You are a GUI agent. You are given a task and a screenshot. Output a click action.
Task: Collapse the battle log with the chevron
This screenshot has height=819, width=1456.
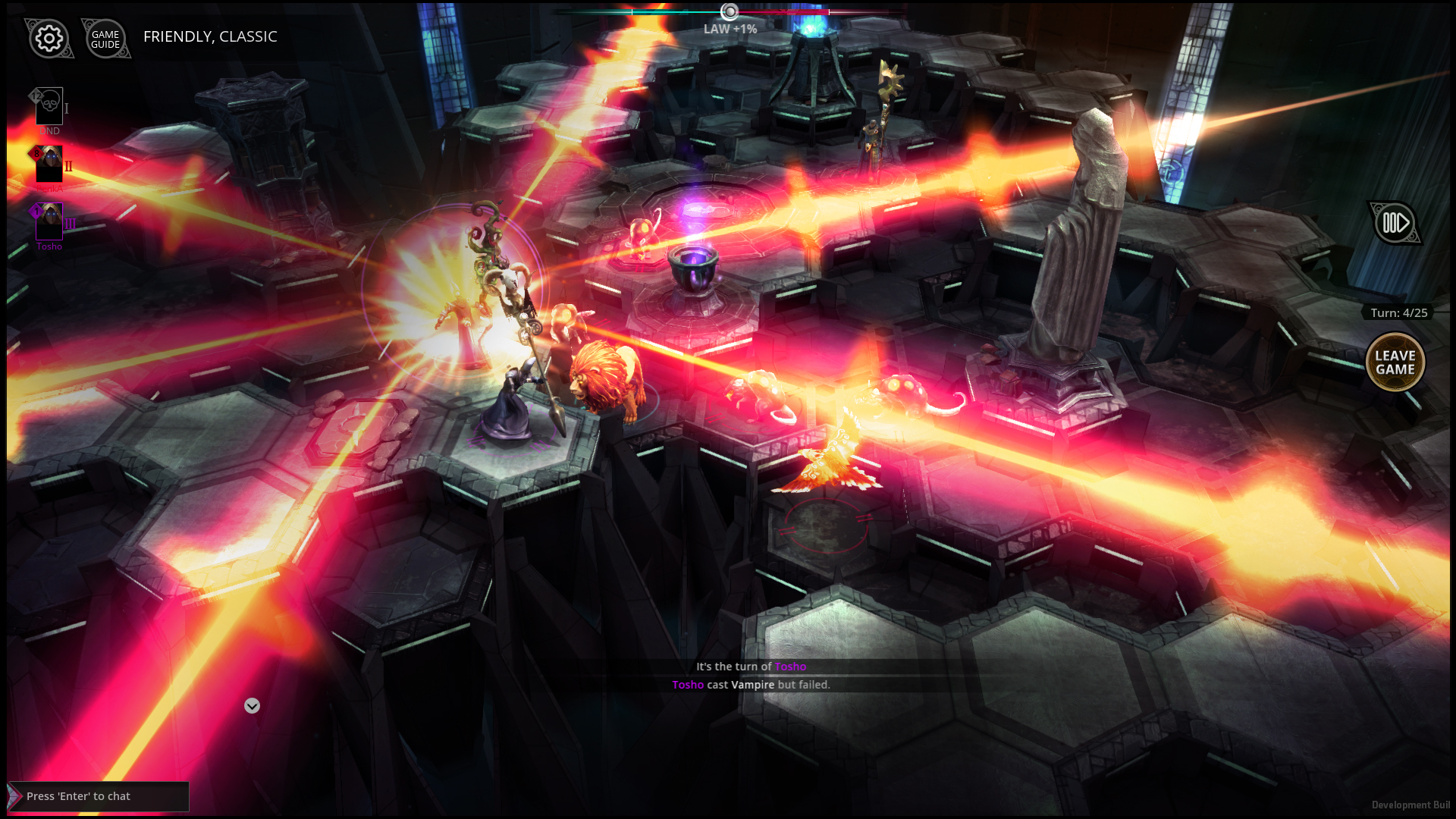tap(252, 706)
